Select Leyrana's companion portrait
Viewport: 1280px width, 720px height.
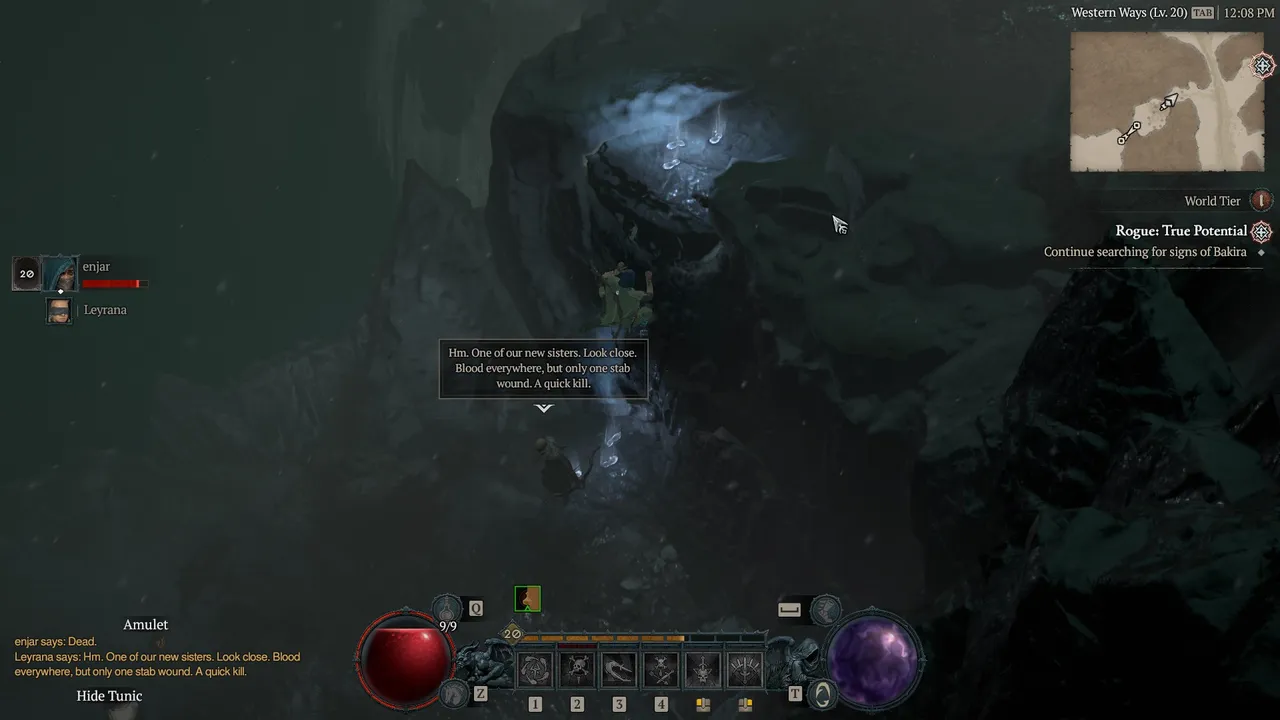point(59,310)
